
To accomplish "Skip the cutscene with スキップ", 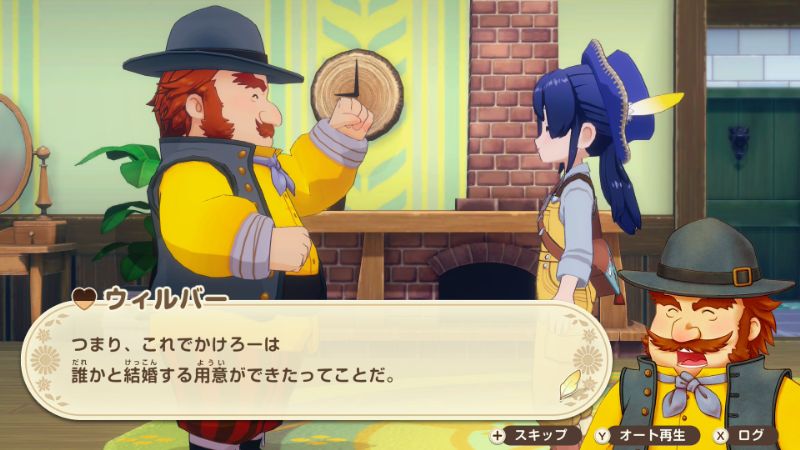I will [x=531, y=435].
